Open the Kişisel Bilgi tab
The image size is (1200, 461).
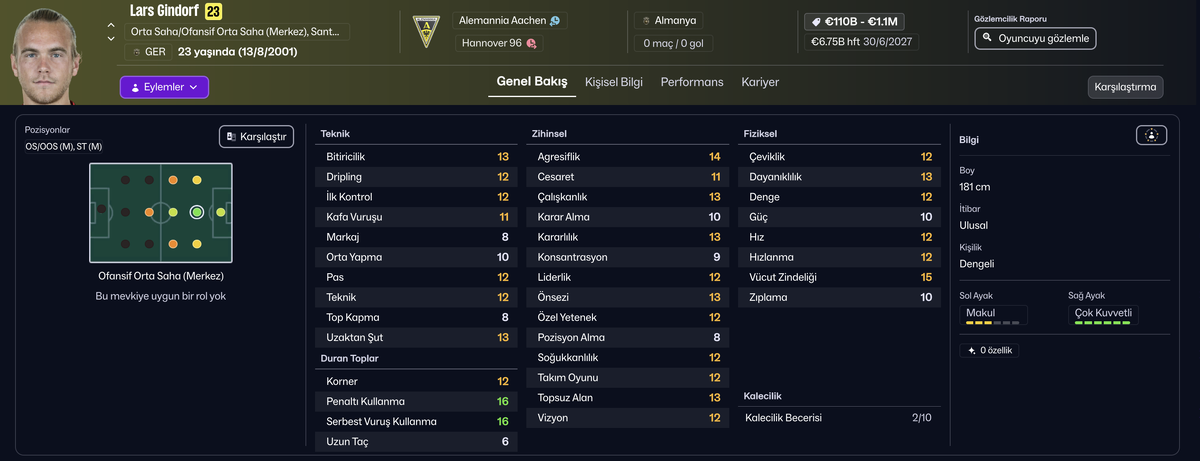(x=614, y=82)
